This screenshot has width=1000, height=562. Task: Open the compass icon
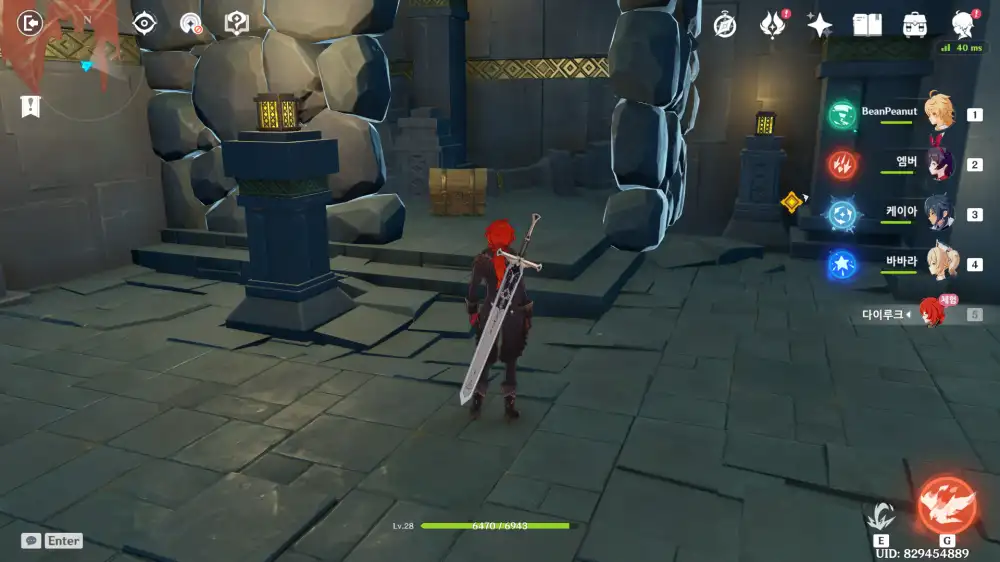pos(725,25)
